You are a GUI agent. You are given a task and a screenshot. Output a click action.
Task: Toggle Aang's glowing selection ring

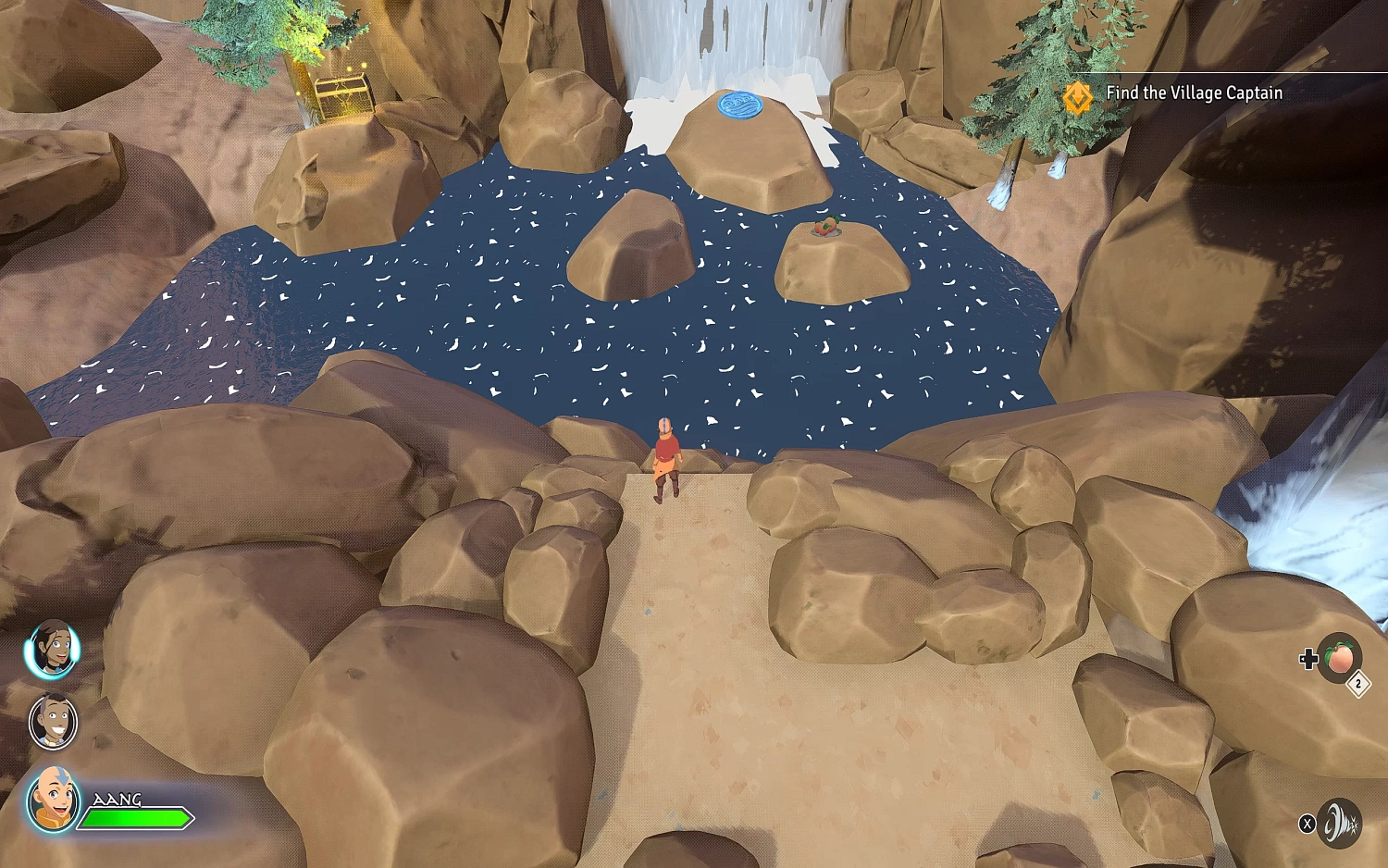[54, 800]
